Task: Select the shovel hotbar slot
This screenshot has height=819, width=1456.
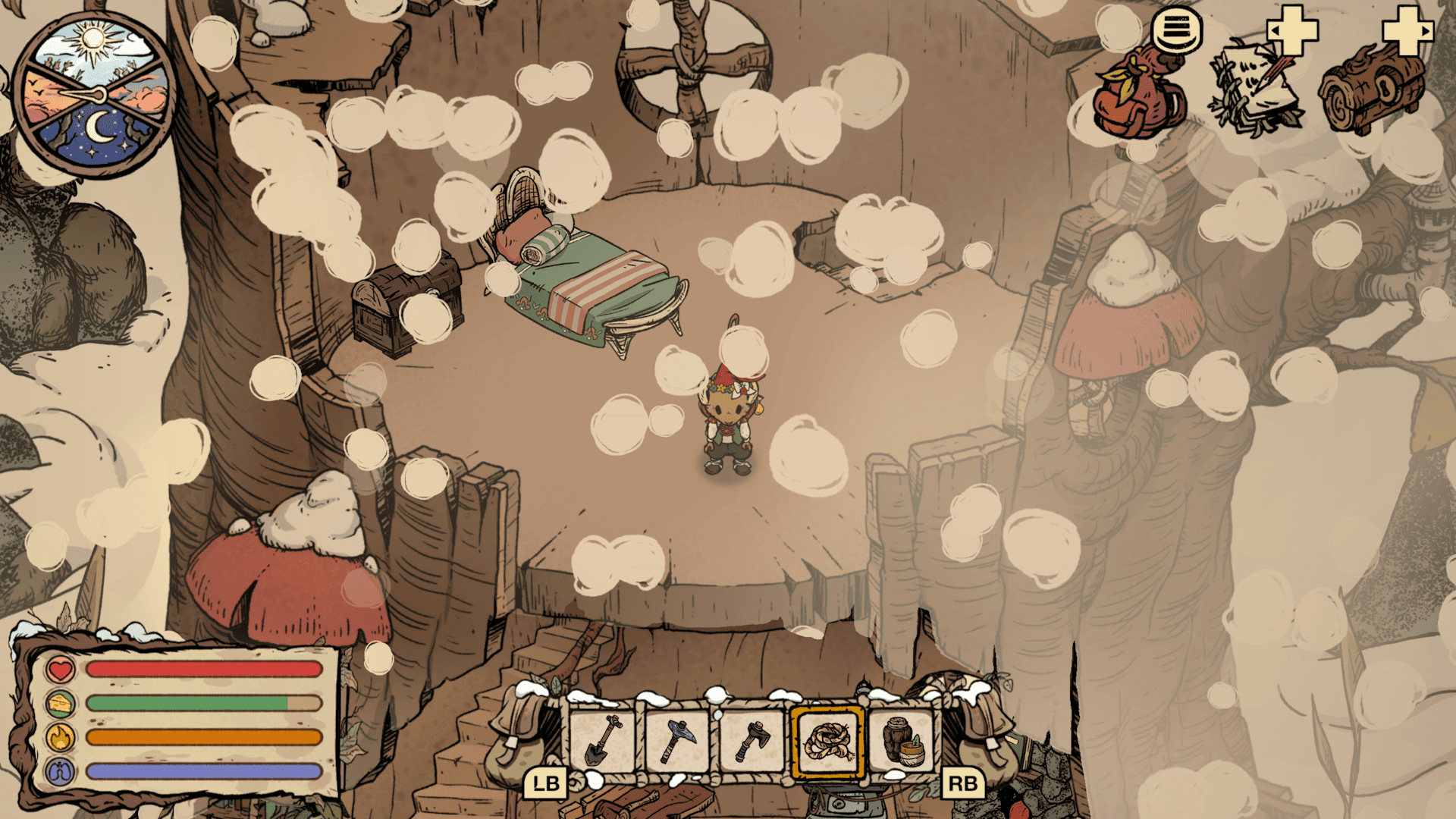Action: pyautogui.click(x=603, y=742)
